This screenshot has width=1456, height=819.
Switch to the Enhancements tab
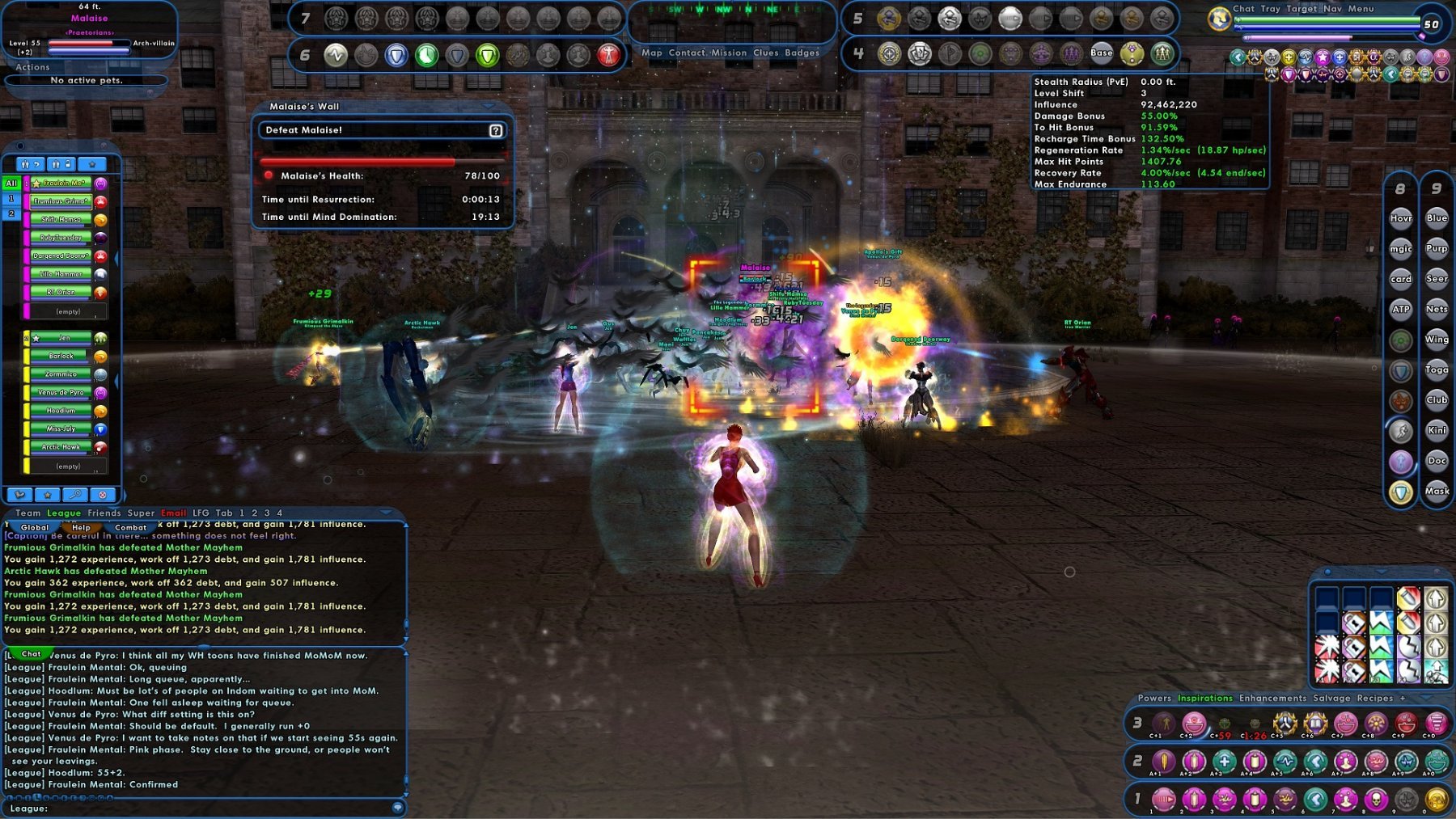[x=1272, y=698]
